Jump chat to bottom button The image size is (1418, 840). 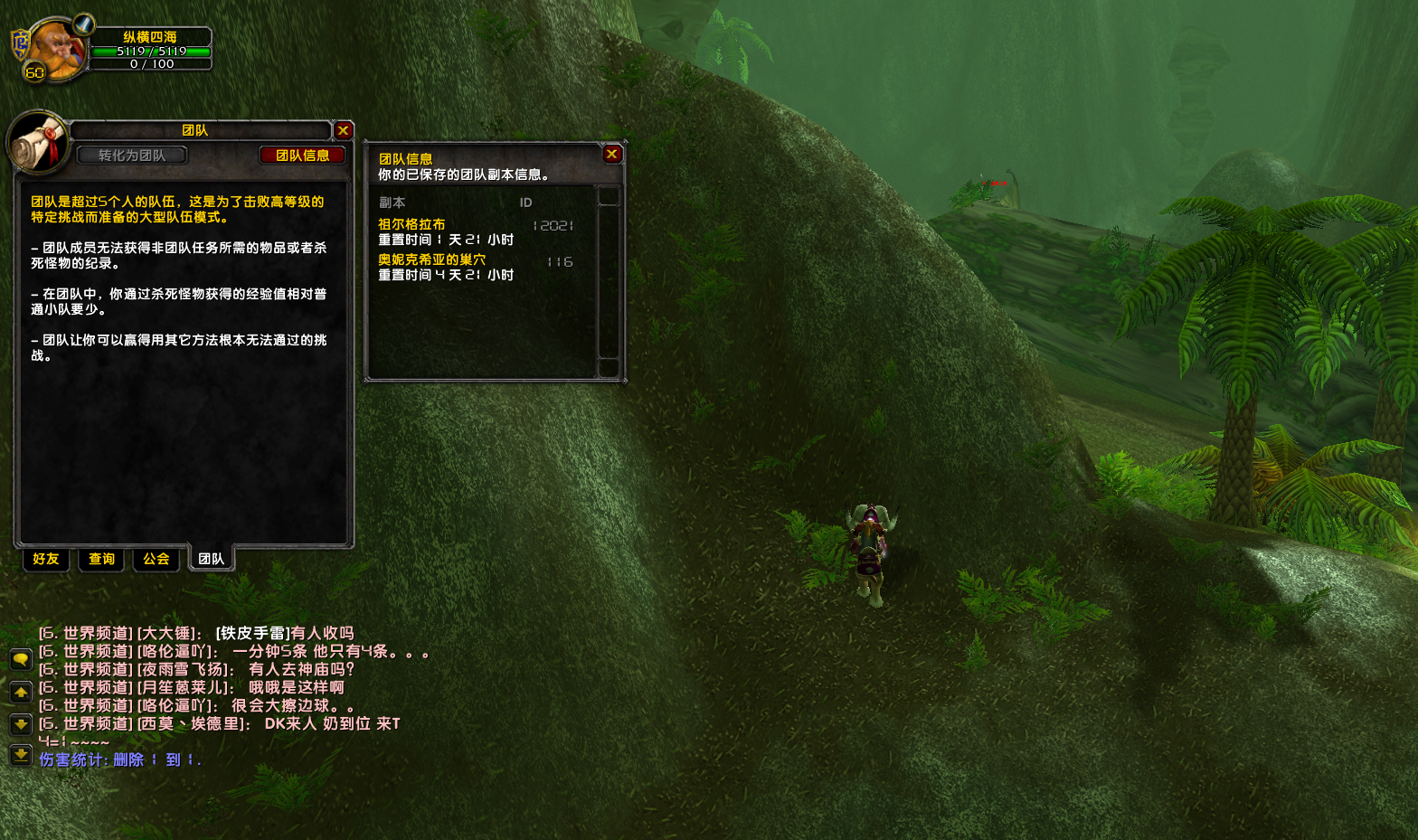[x=21, y=755]
